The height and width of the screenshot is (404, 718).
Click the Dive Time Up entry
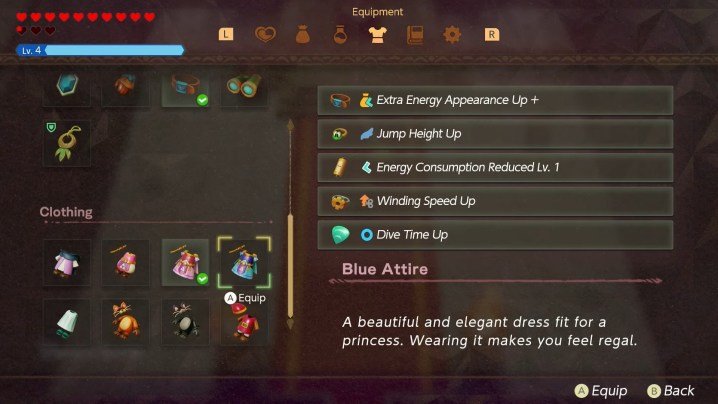[x=495, y=235]
